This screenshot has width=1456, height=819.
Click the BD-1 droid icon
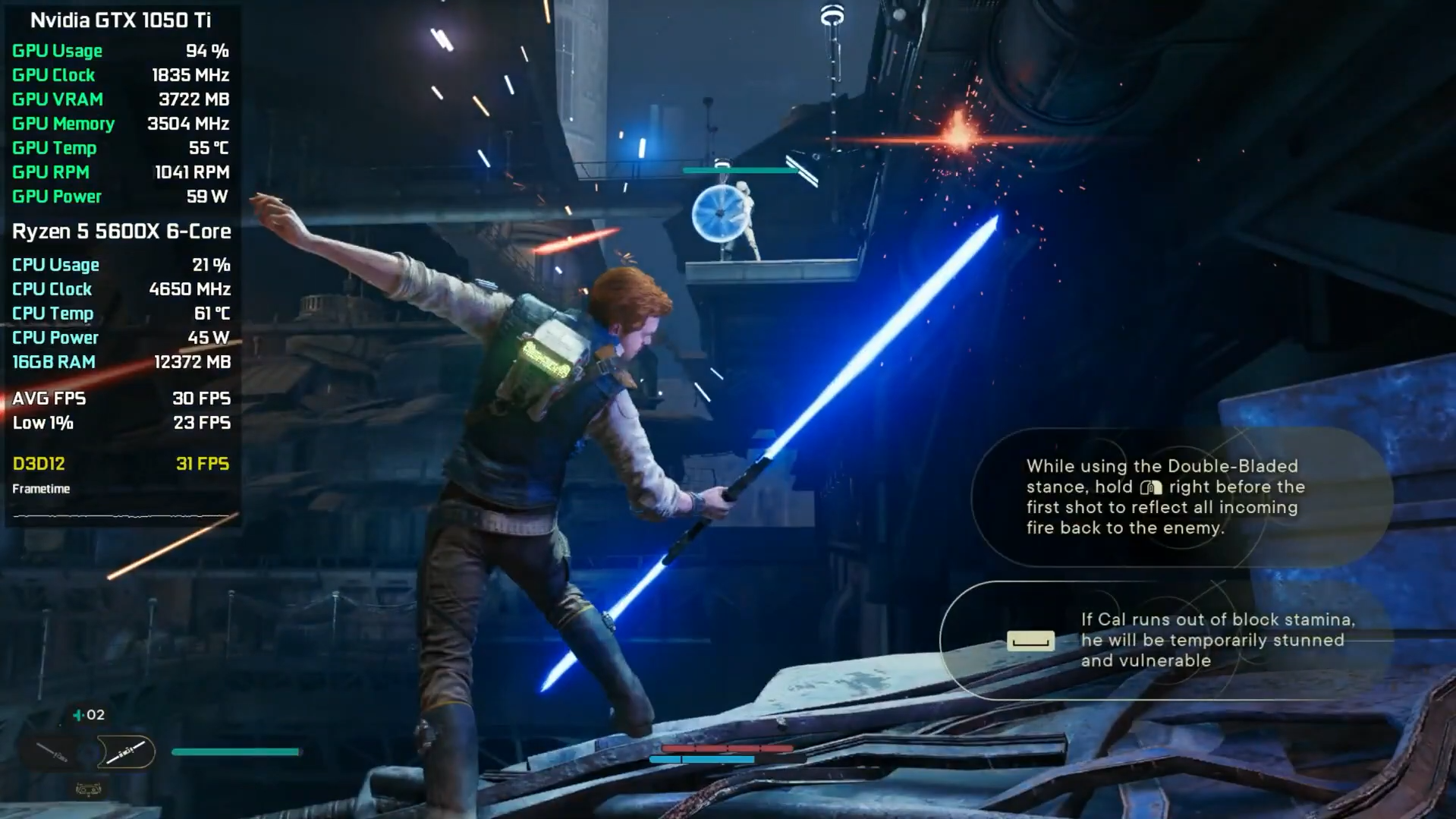89,790
